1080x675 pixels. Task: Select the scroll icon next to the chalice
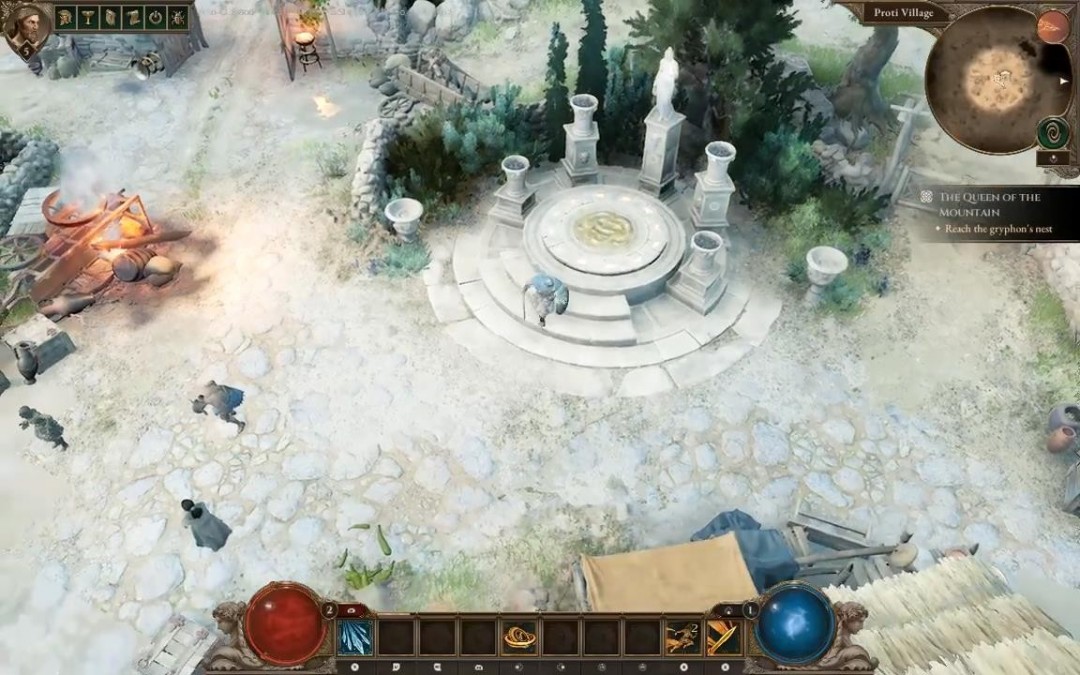[110, 18]
